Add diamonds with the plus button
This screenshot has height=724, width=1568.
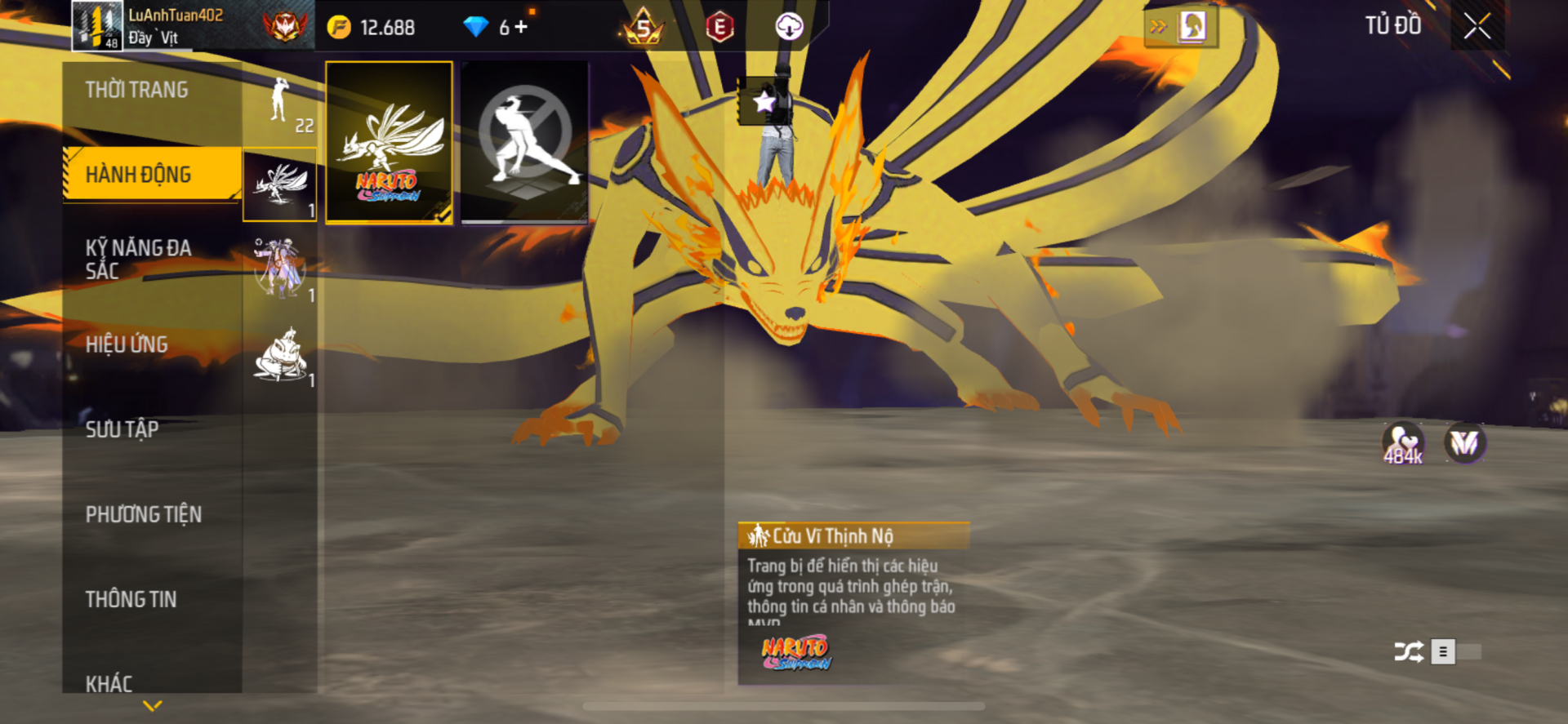(x=521, y=27)
